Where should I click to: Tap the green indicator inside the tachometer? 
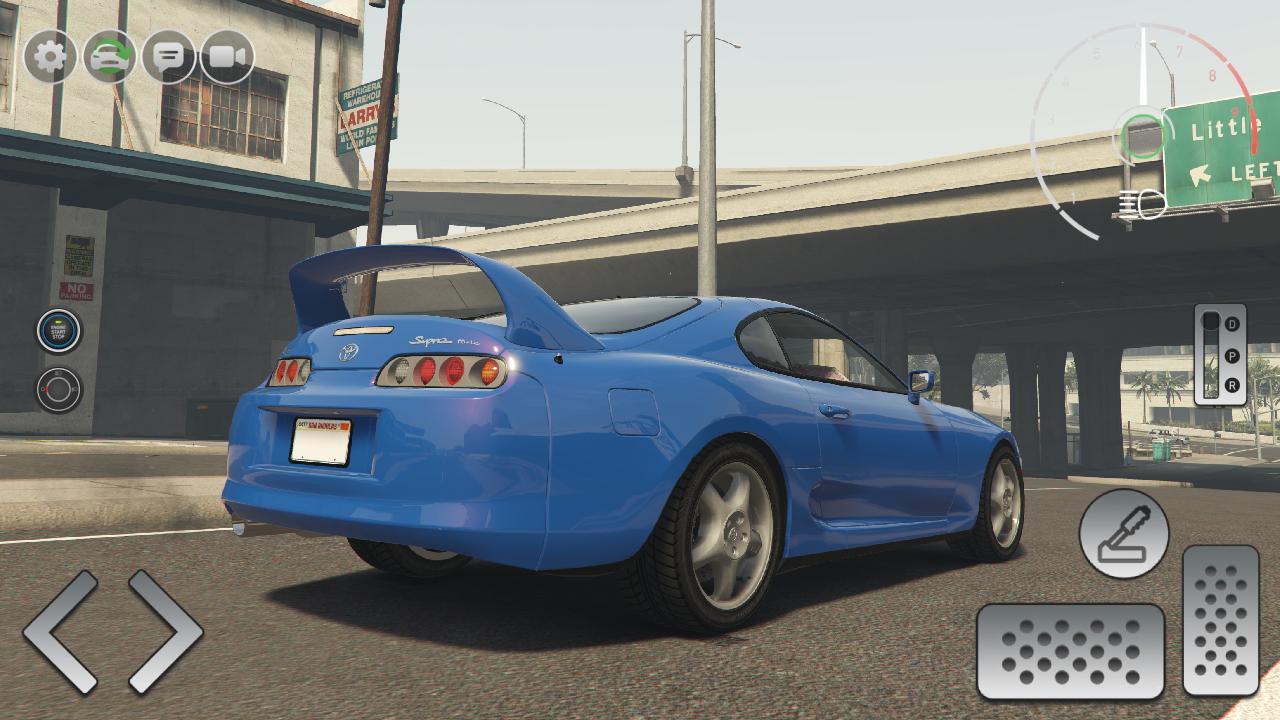tap(1141, 133)
